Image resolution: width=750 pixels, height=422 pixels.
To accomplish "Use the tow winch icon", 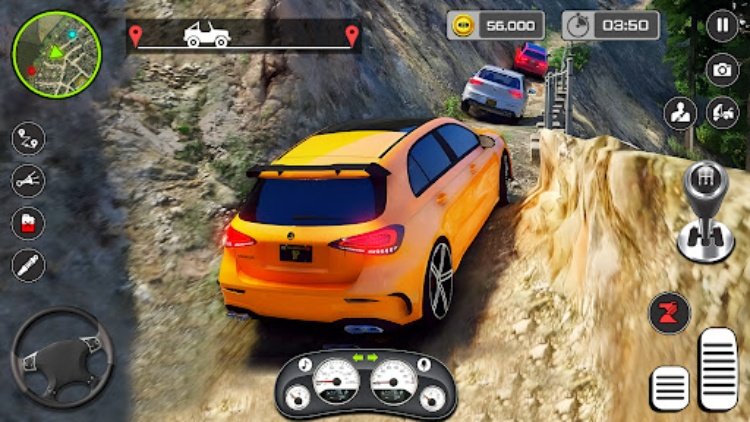I will tap(28, 180).
